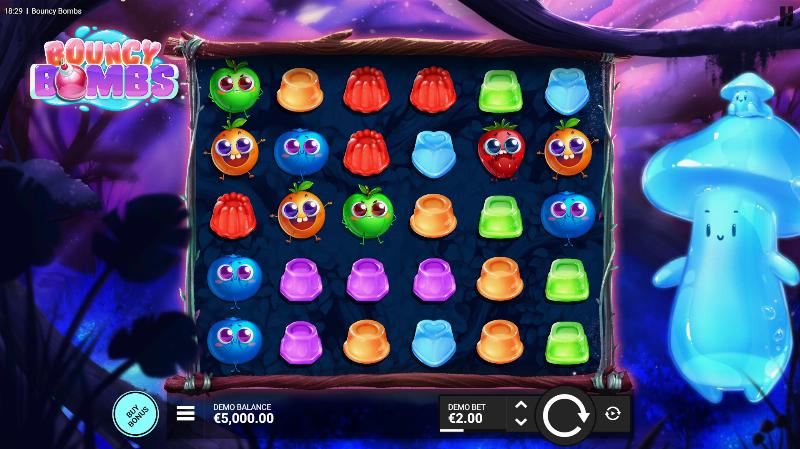Viewport: 800px width, 449px height.
Task: Open the hamburger menu
Action: pos(185,413)
